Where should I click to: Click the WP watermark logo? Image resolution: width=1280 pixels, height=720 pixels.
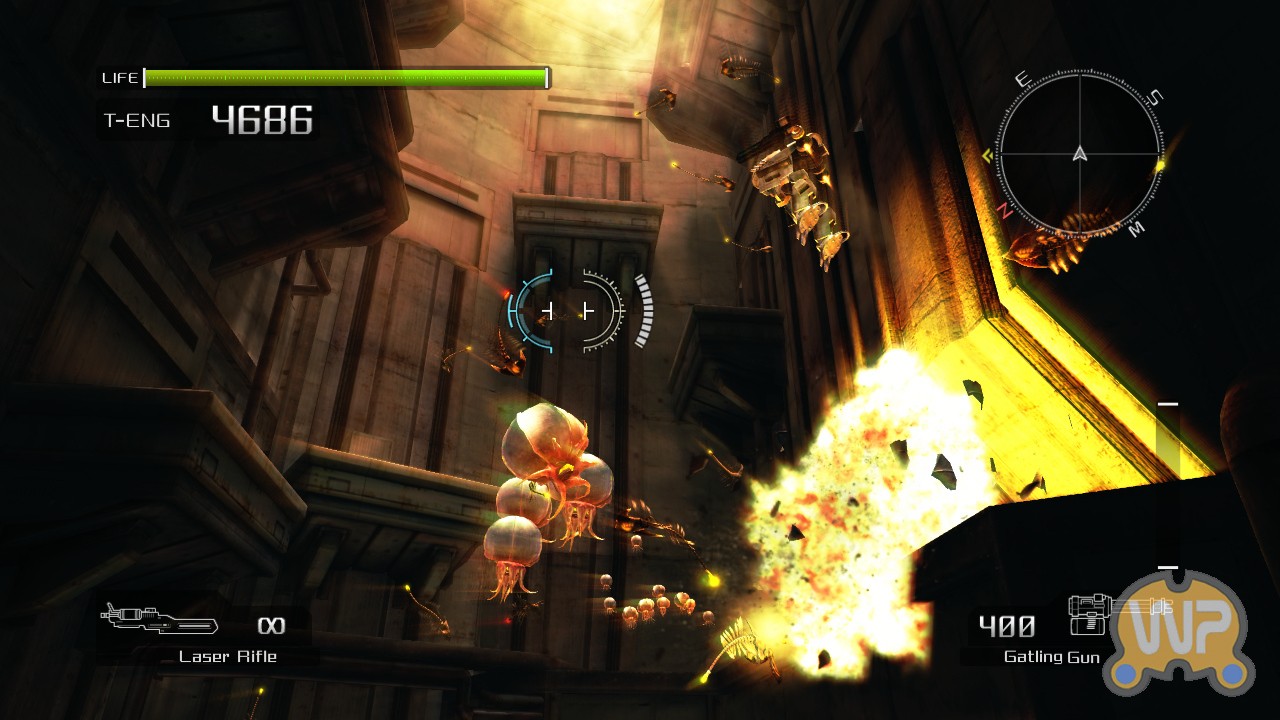(x=1180, y=634)
